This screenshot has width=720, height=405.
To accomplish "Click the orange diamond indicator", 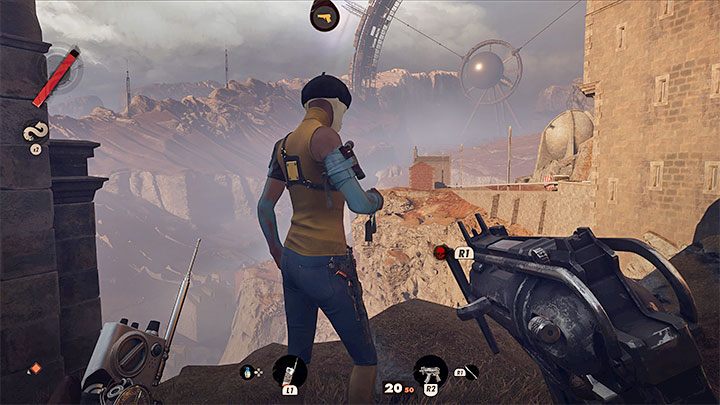I will [35, 368].
